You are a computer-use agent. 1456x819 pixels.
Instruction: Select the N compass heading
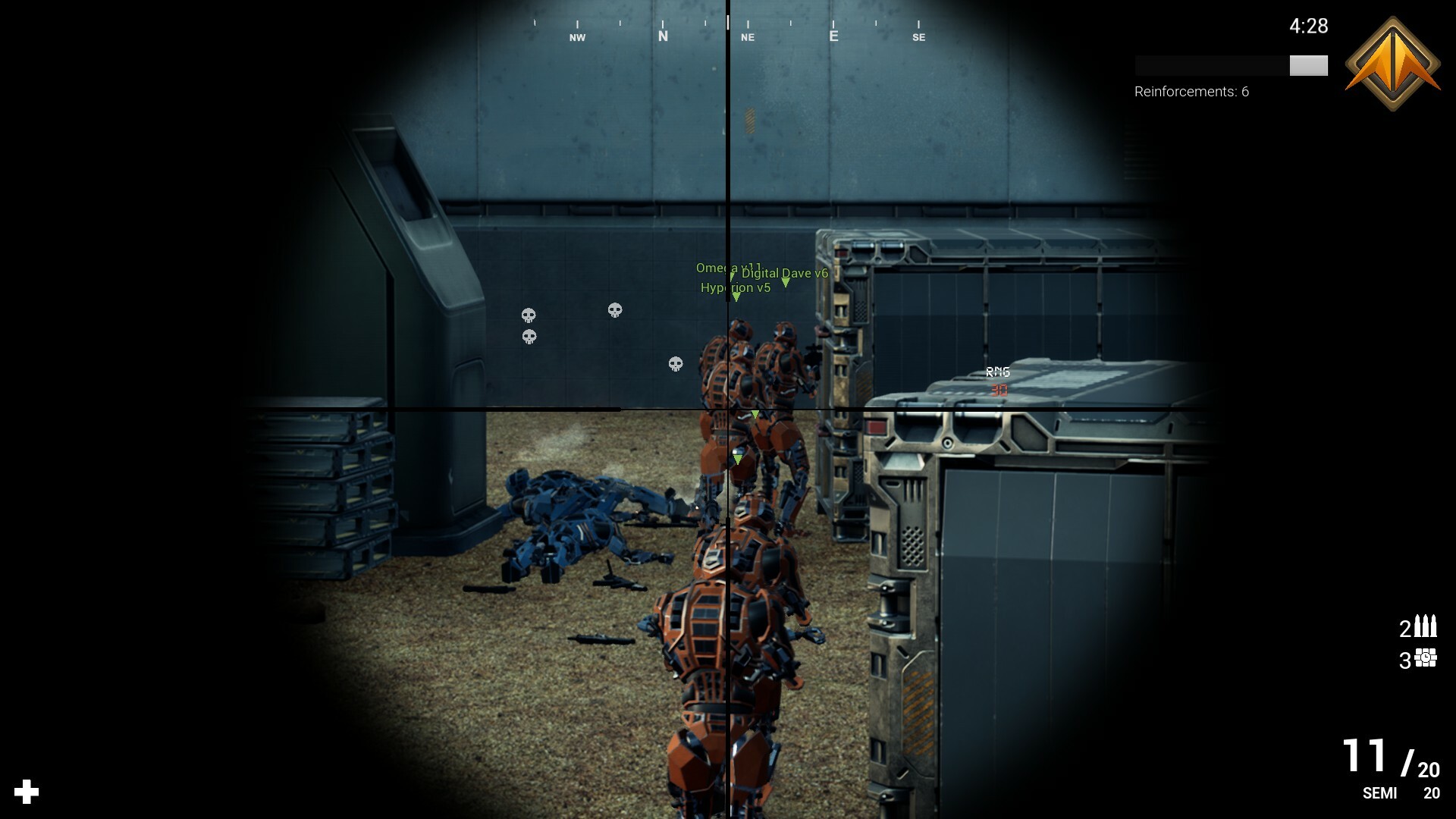point(662,34)
